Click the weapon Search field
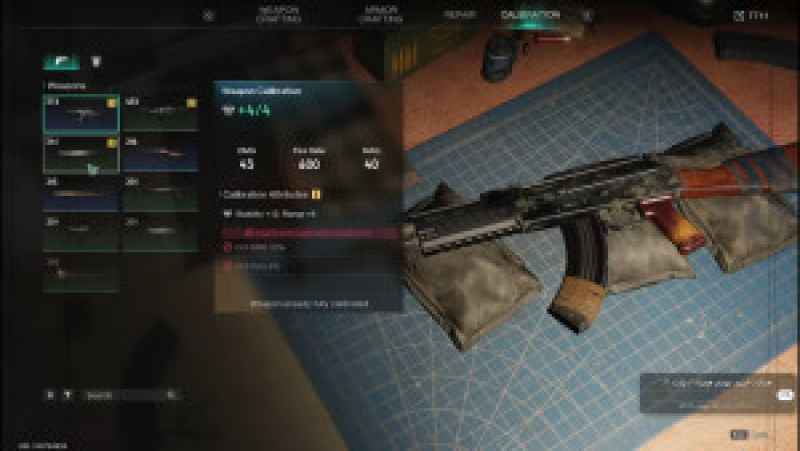Image resolution: width=800 pixels, height=451 pixels. point(130,395)
